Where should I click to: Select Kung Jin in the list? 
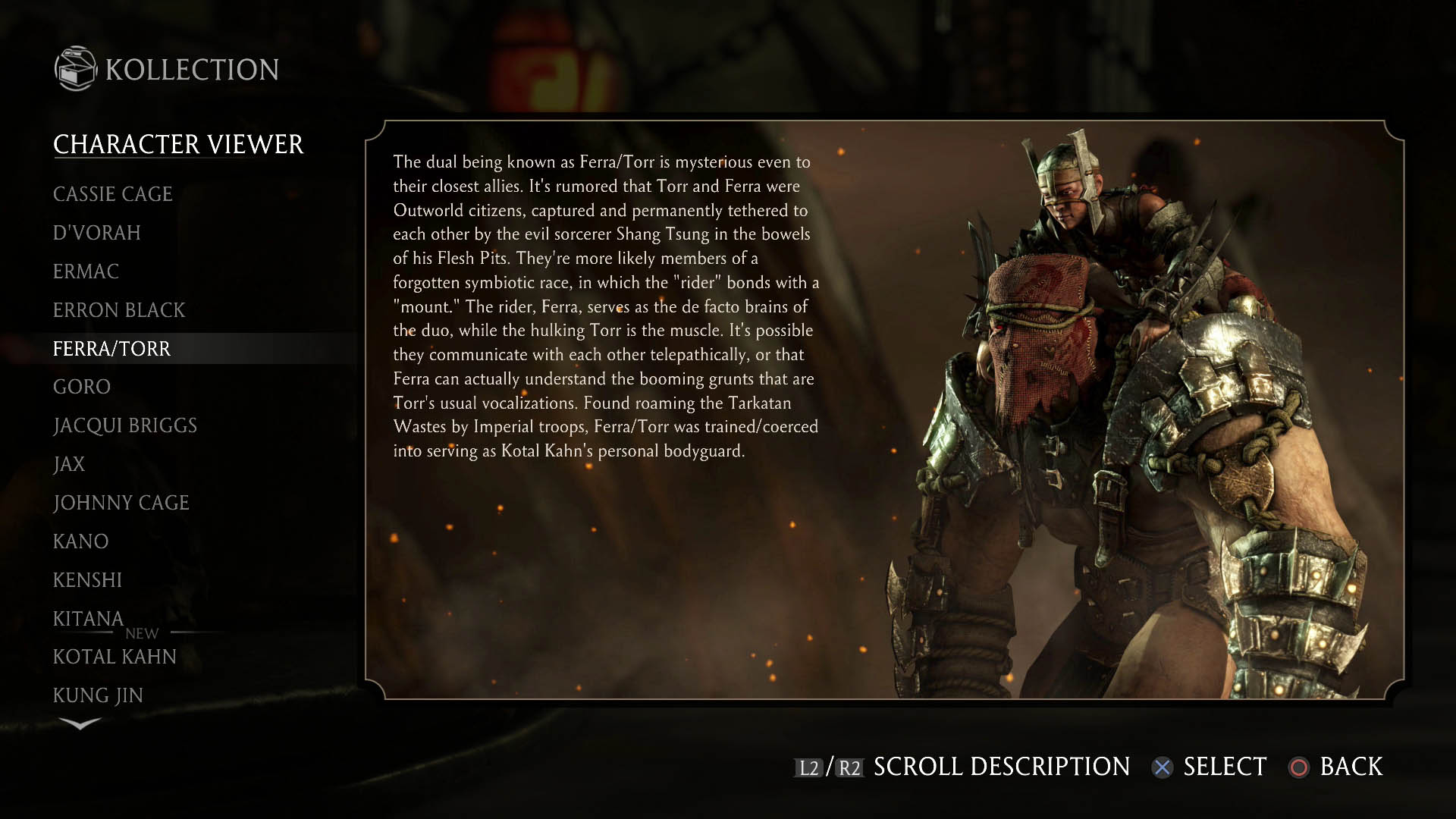pyautogui.click(x=98, y=695)
